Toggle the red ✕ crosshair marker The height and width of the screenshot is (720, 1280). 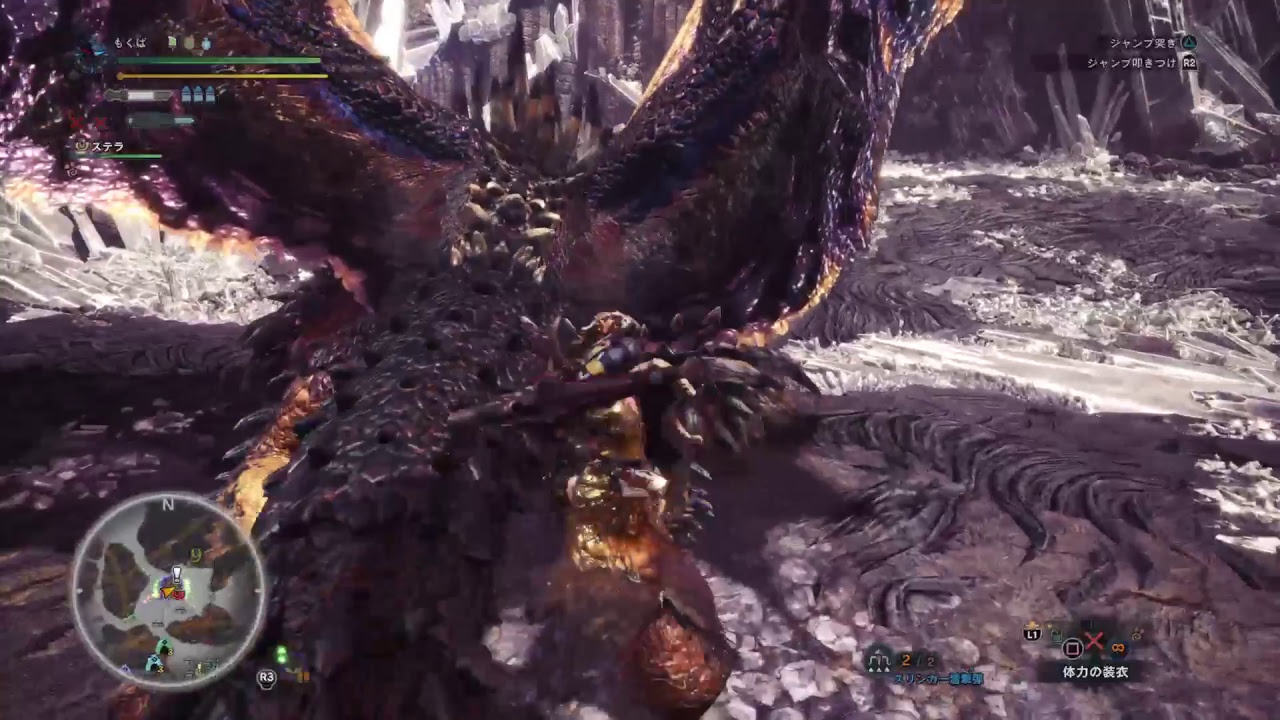click(1096, 643)
